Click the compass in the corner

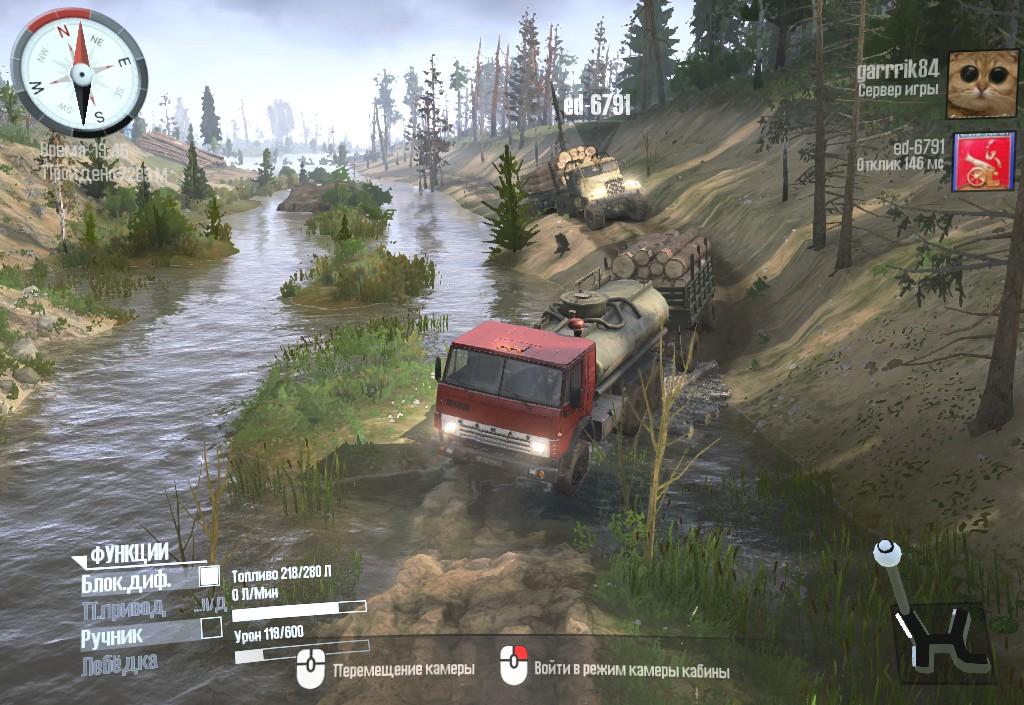point(80,72)
